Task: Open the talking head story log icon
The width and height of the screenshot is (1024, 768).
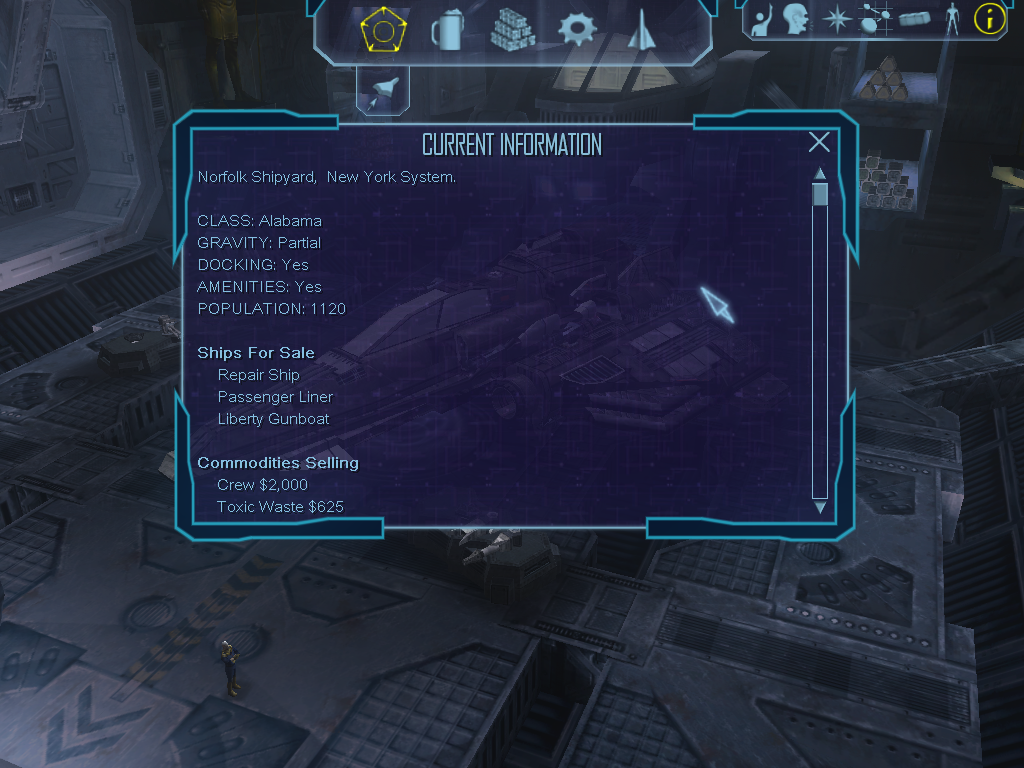Action: [796, 18]
